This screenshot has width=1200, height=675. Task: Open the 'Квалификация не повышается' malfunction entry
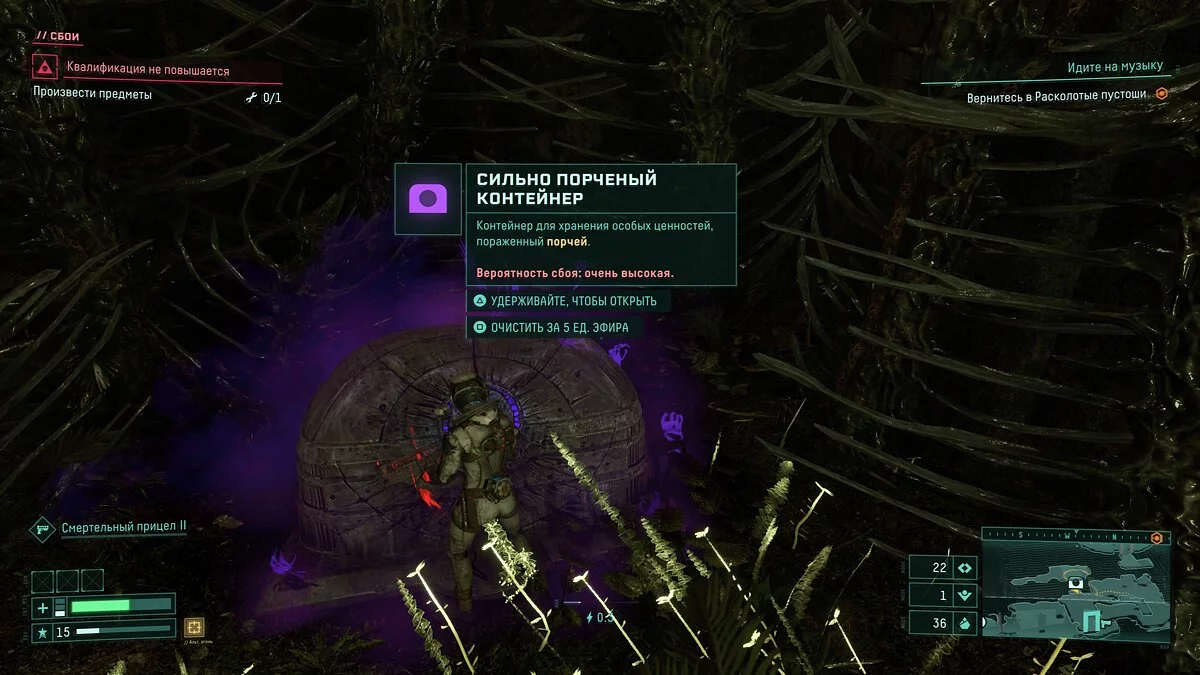point(148,71)
